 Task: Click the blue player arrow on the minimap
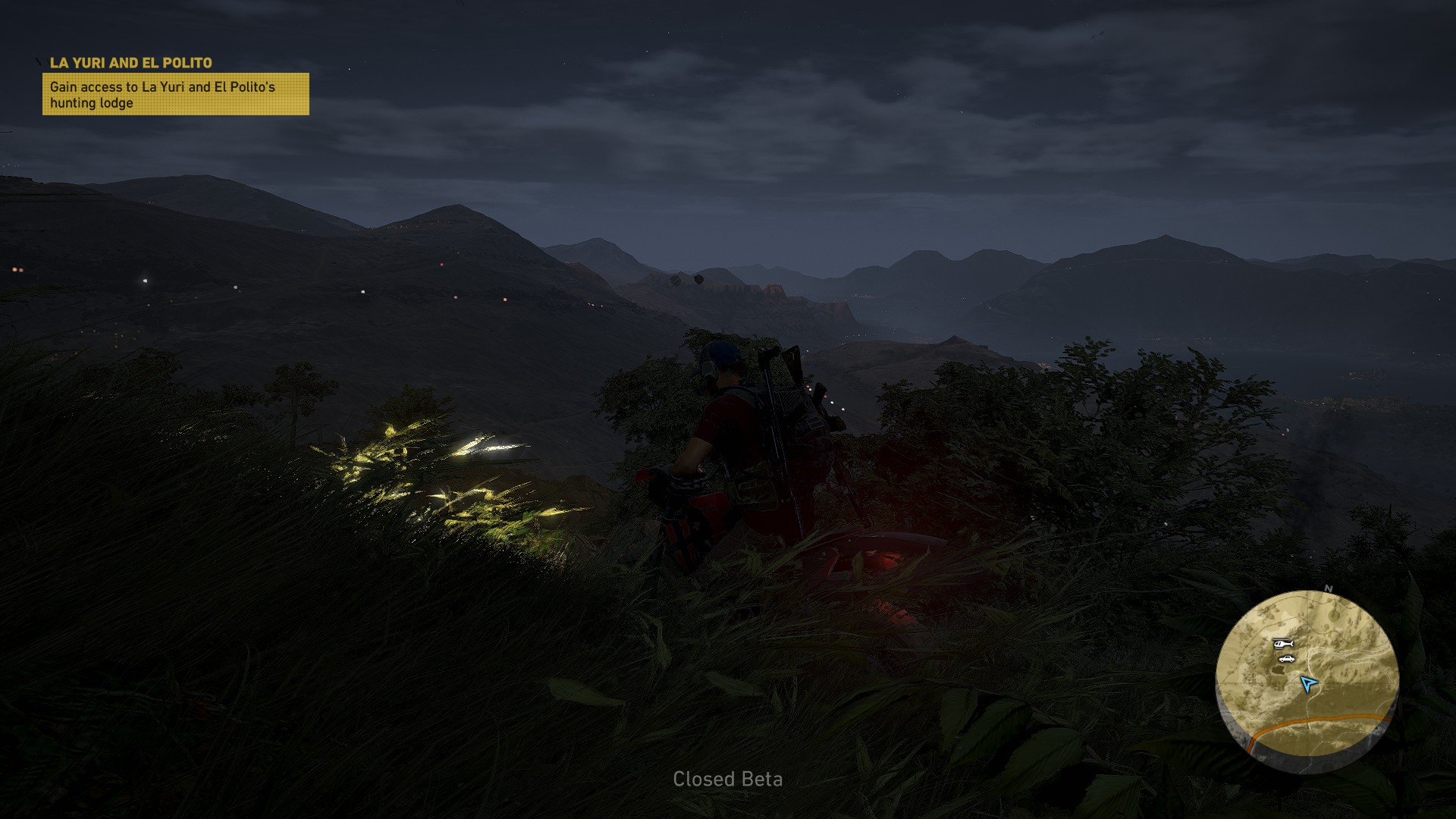[x=1308, y=683]
